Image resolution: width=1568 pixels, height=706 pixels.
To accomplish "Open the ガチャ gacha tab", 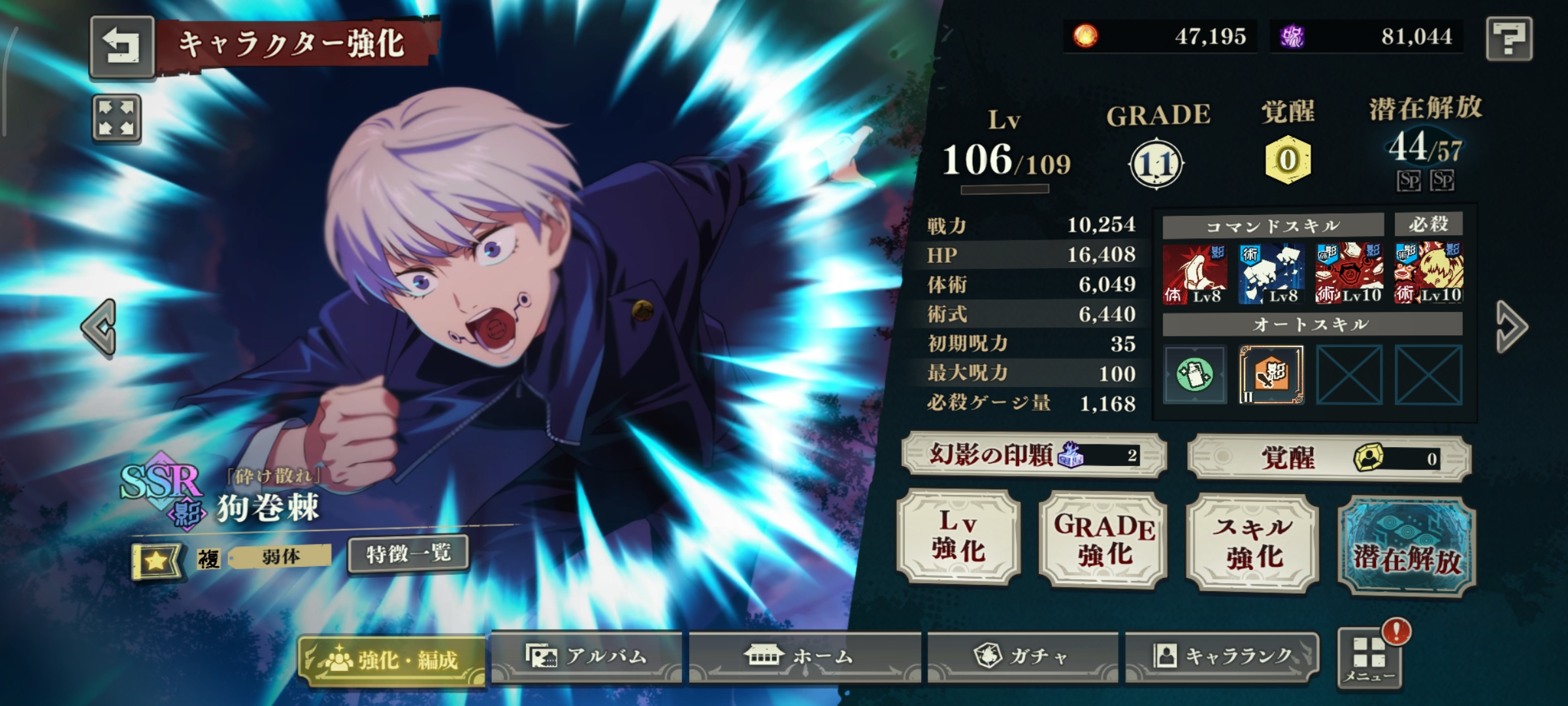I will [1022, 656].
